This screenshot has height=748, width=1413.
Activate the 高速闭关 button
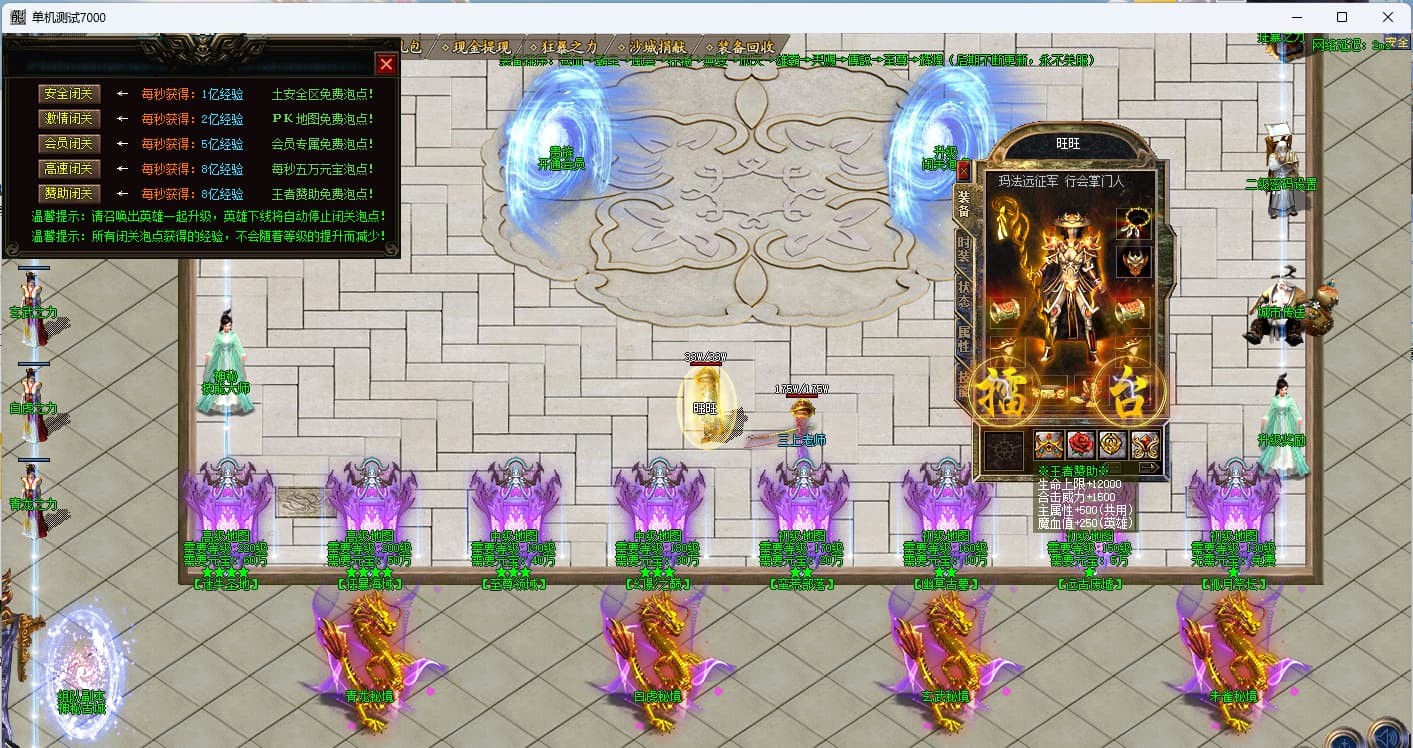pos(69,169)
